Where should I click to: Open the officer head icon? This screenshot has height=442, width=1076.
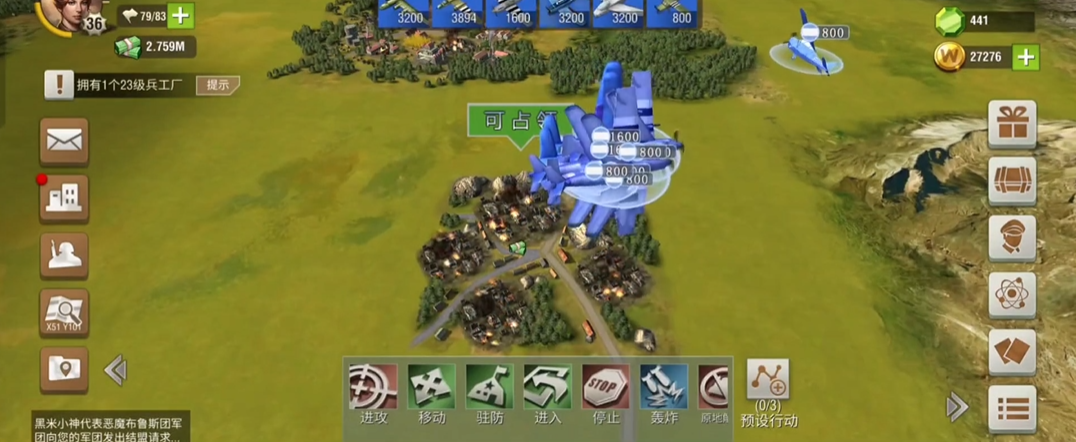pyautogui.click(x=1012, y=238)
